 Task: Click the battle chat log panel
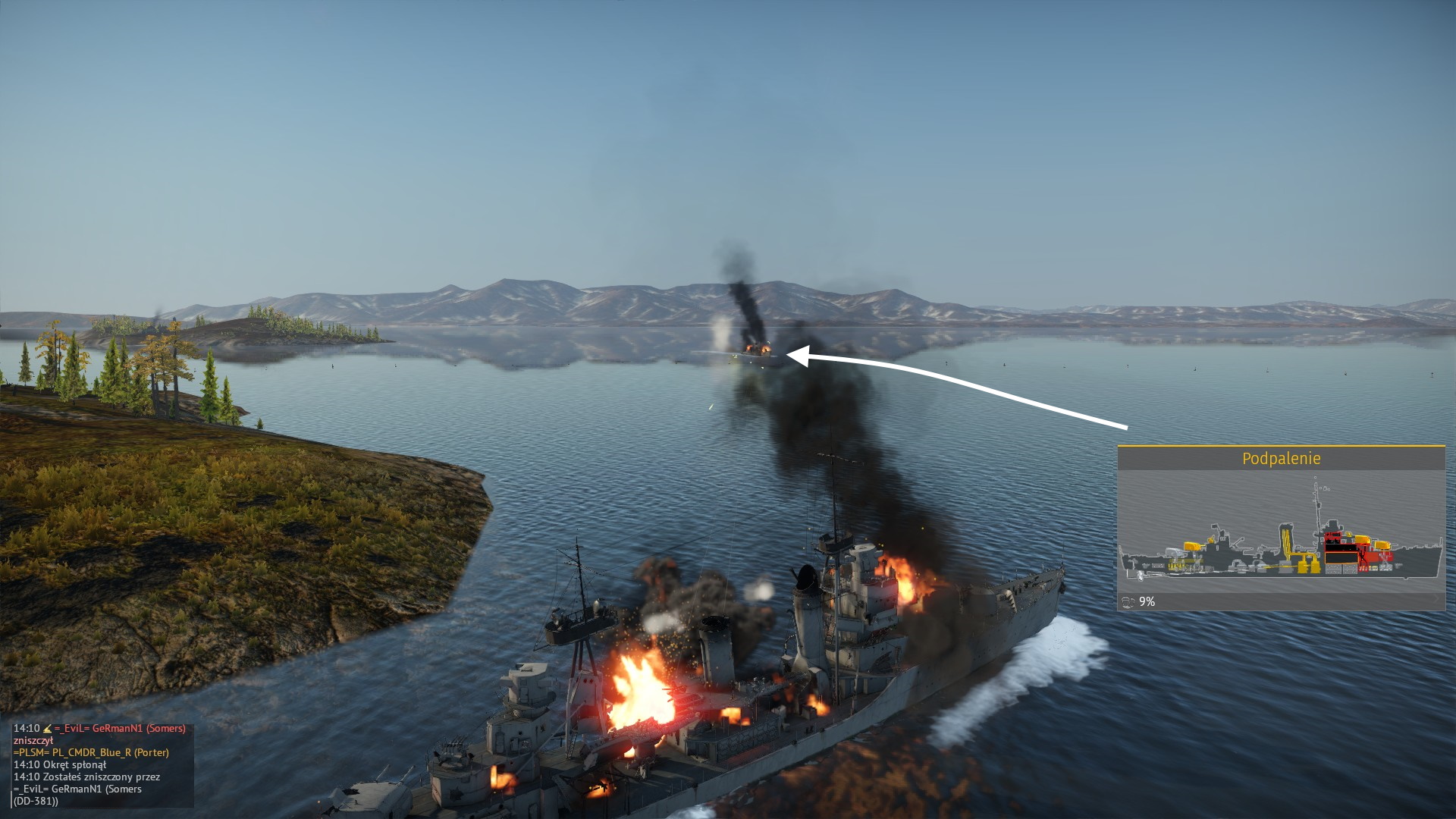(x=102, y=764)
